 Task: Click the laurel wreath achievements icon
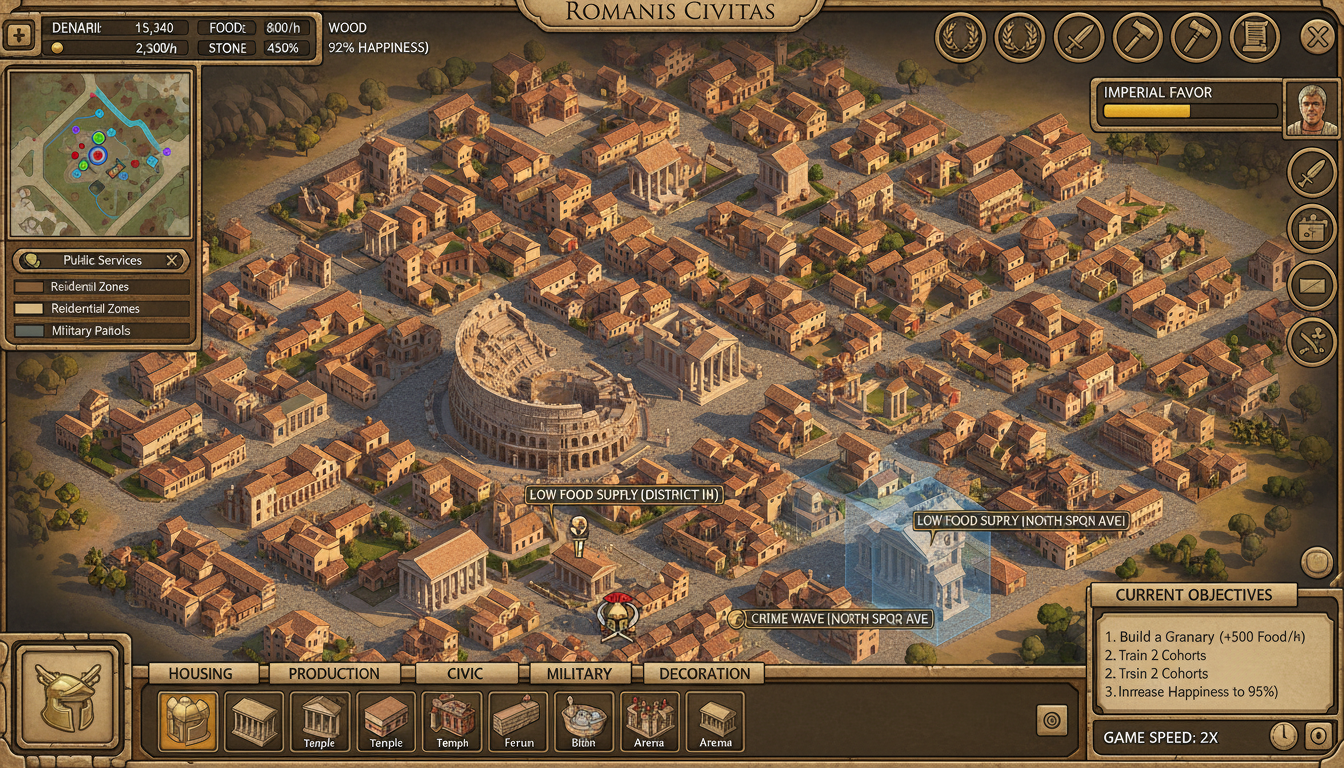point(960,38)
